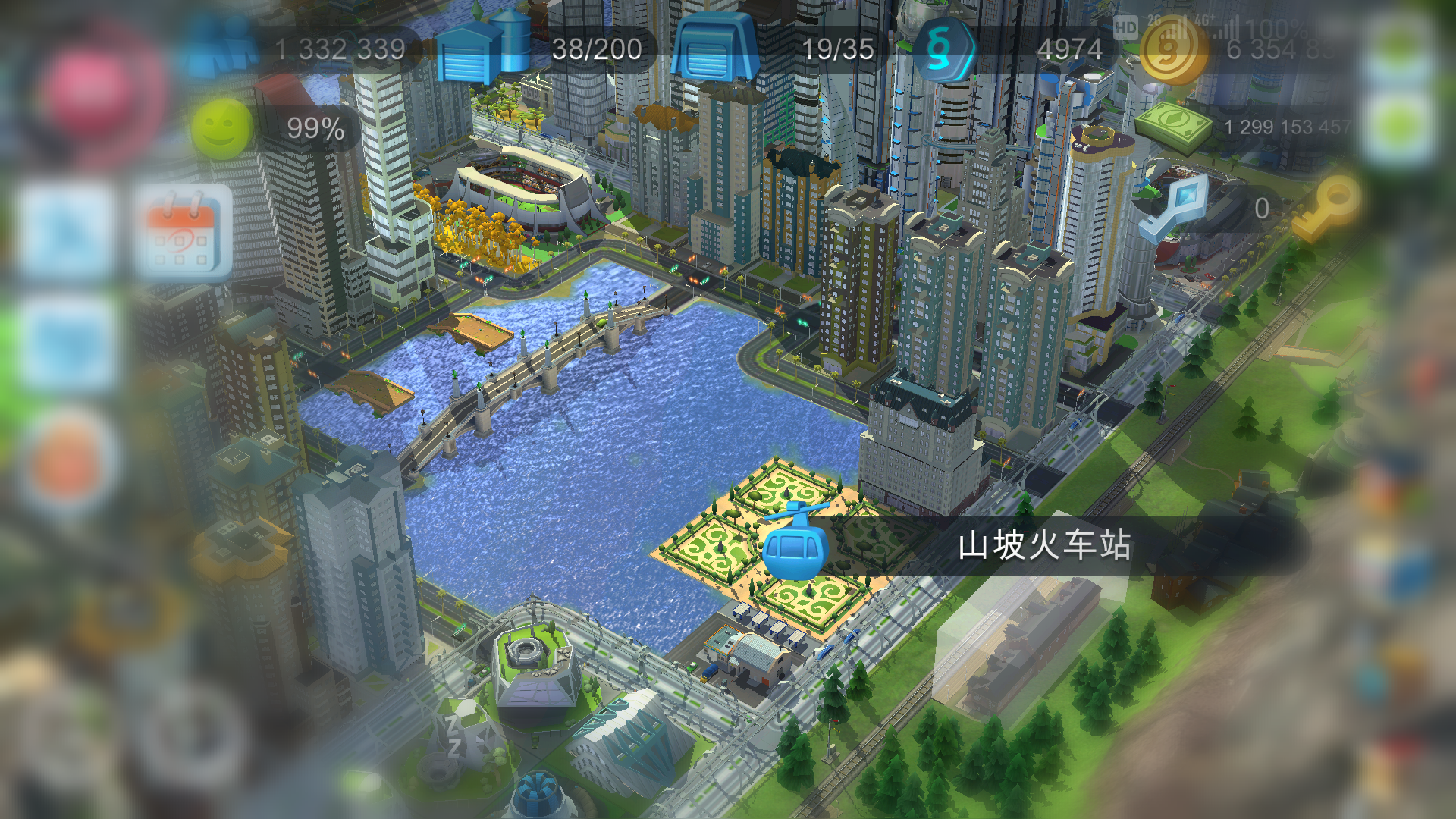Open the daily challenge calendar icon
1456x819 pixels.
tap(186, 231)
